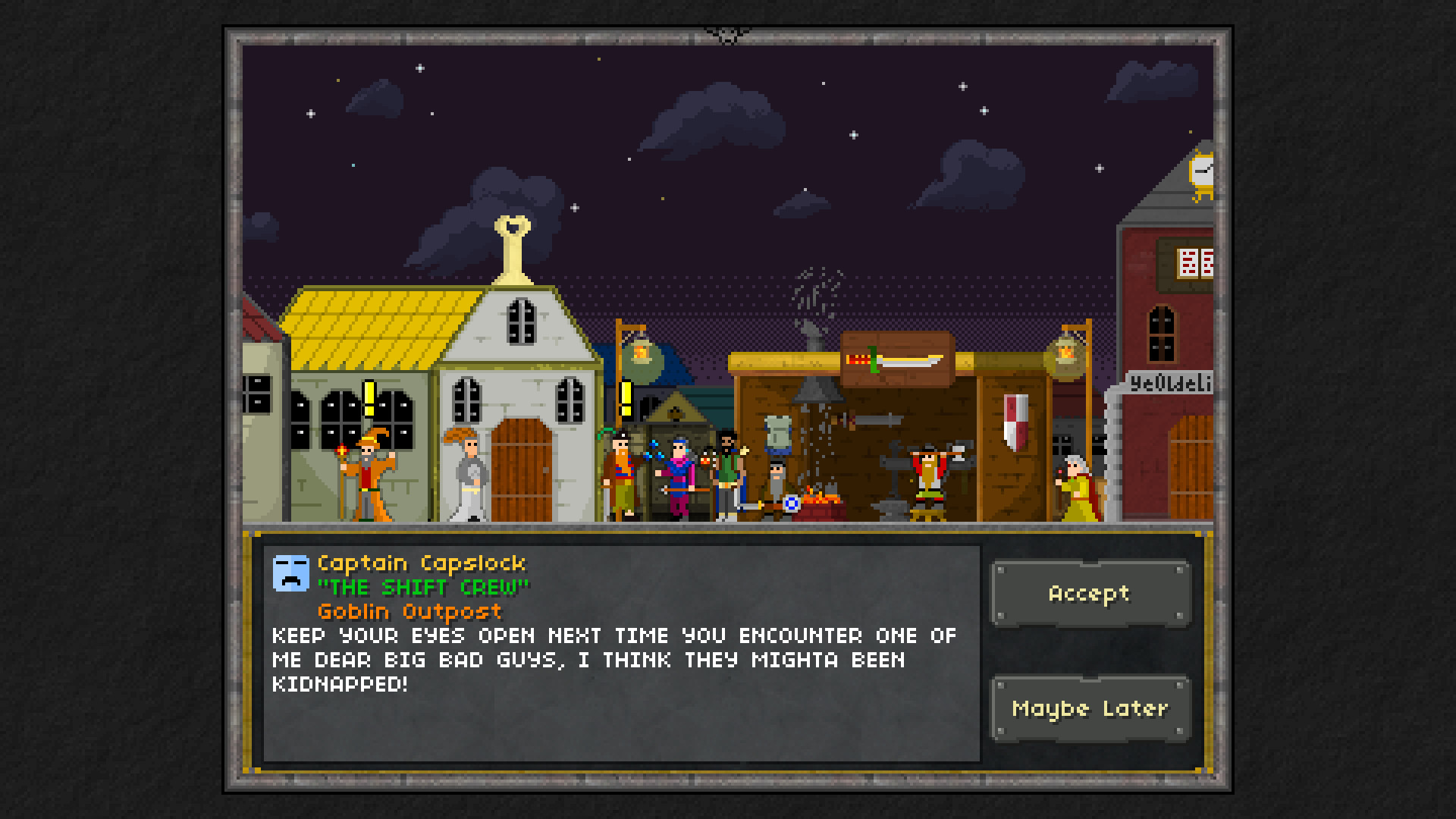Image resolution: width=1456 pixels, height=819 pixels.
Task: Choose Maybe Later to decline
Action: coord(1090,709)
